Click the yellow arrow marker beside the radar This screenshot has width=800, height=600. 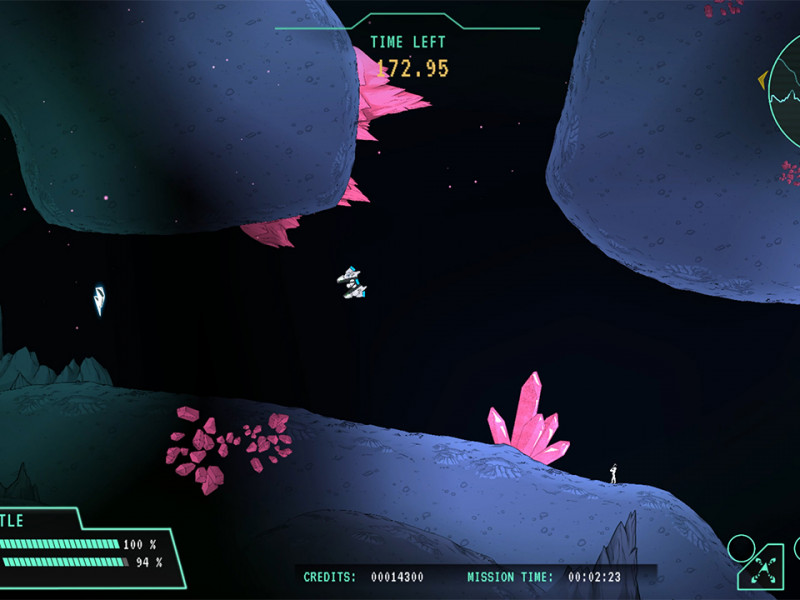[x=762, y=79]
